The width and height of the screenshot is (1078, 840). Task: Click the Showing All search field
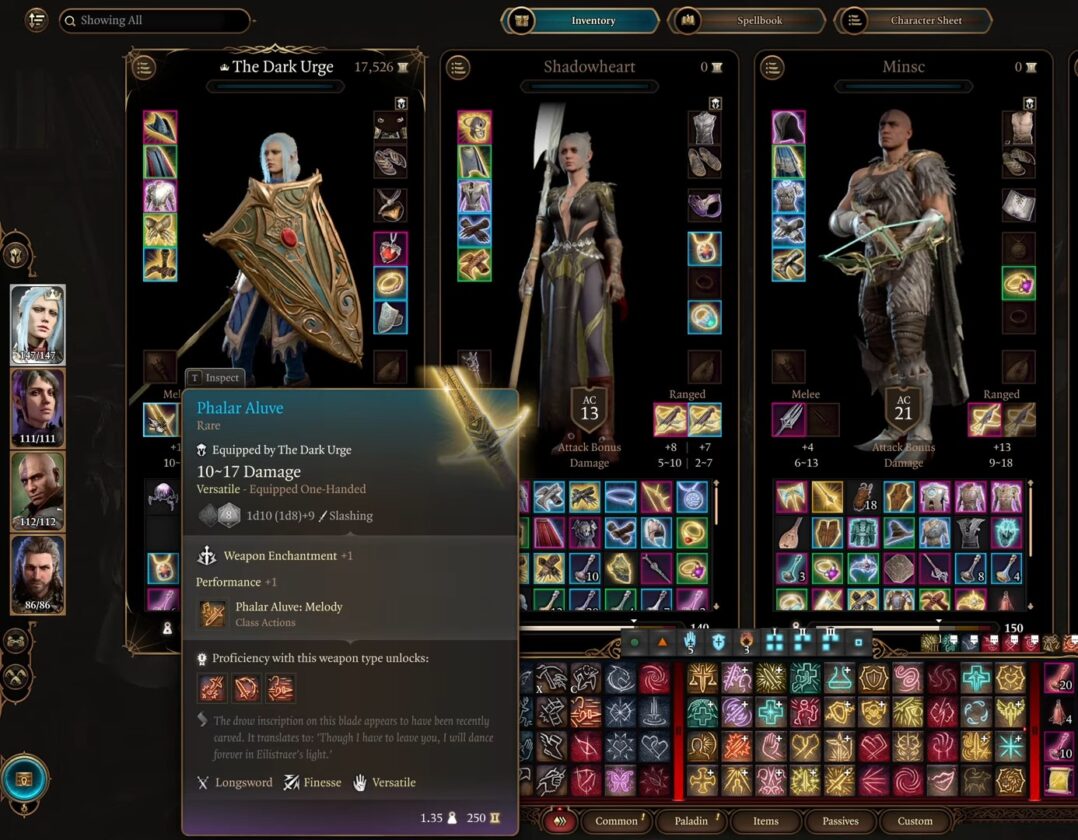[x=154, y=20]
